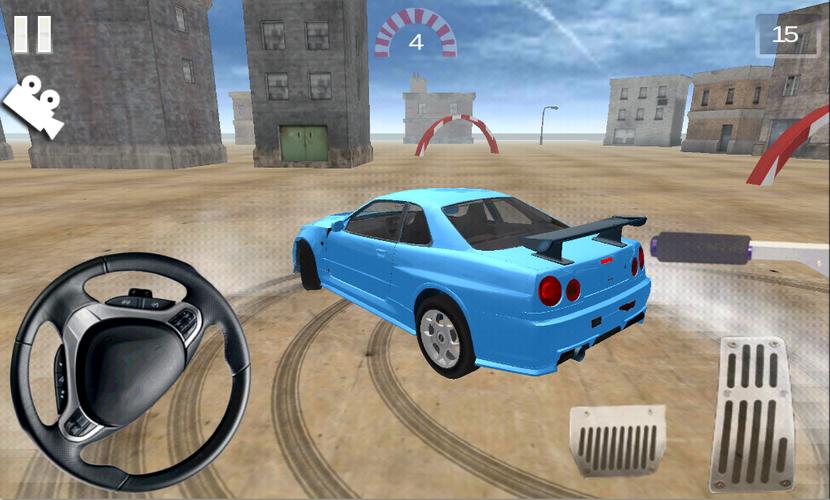Hit the brake pedal
The image size is (830, 500).
point(617,440)
